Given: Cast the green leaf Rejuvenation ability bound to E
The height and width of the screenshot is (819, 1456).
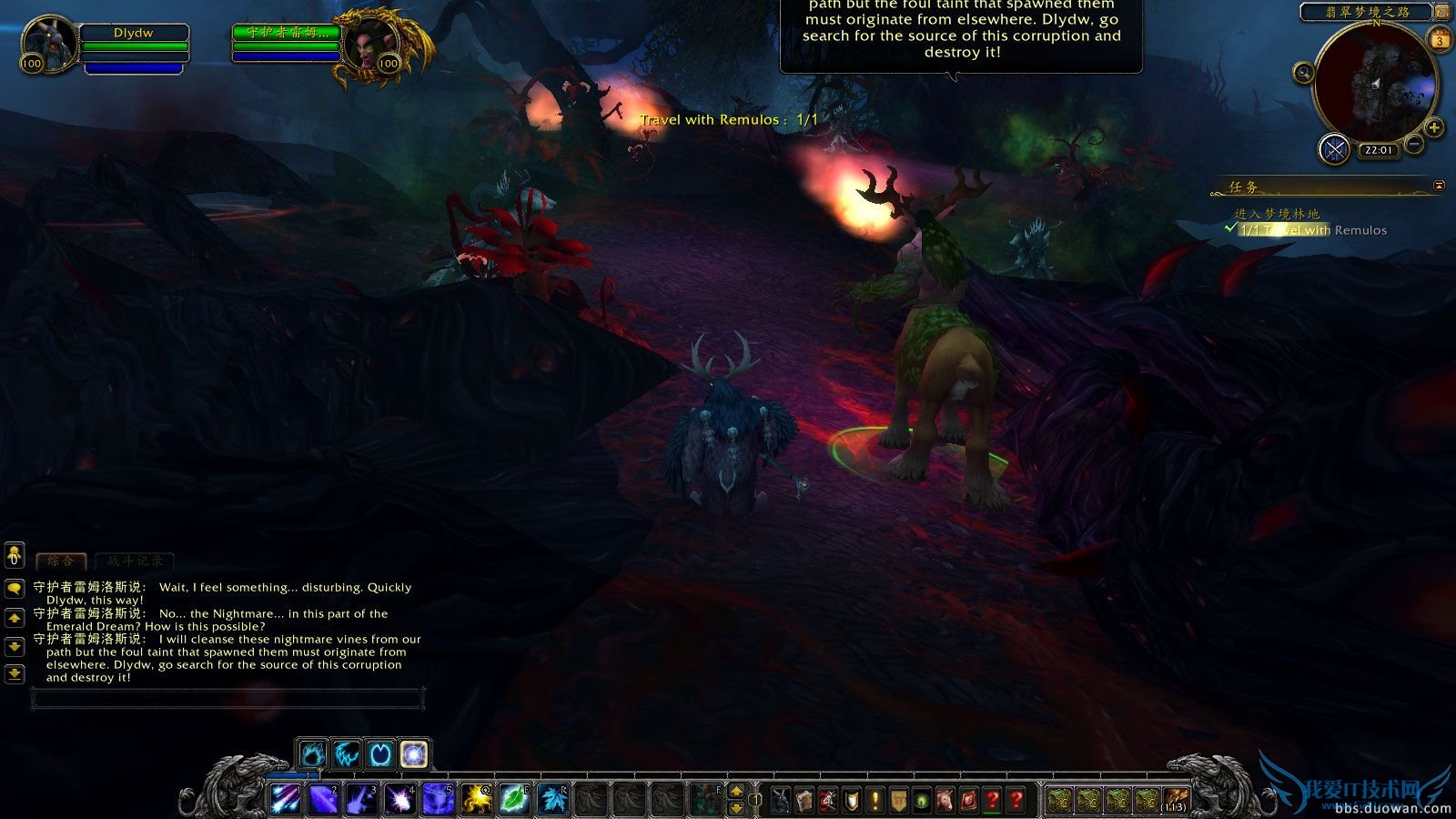Looking at the screenshot, I should click(x=512, y=799).
